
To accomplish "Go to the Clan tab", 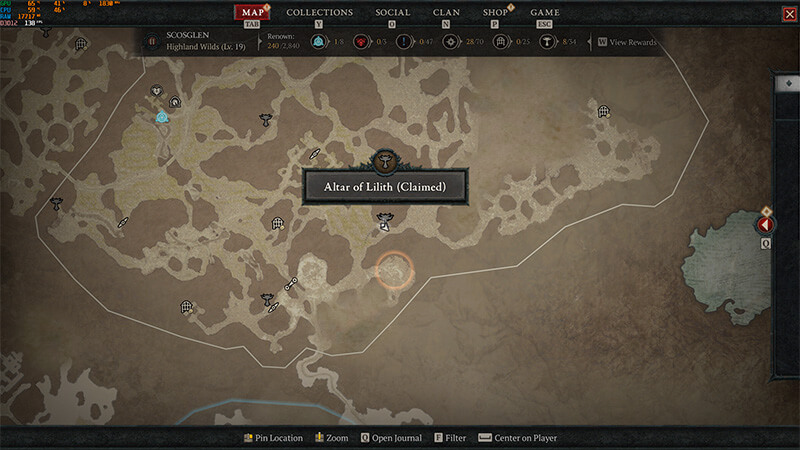I will click(446, 13).
